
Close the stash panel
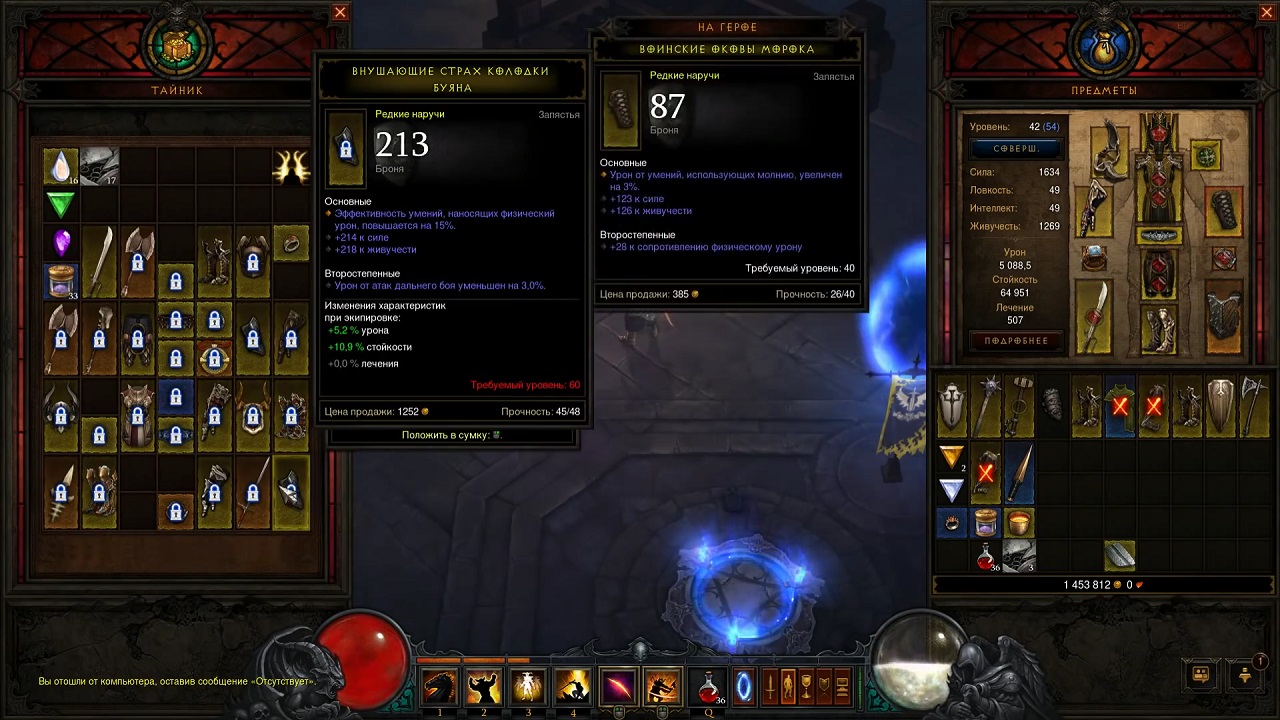340,13
